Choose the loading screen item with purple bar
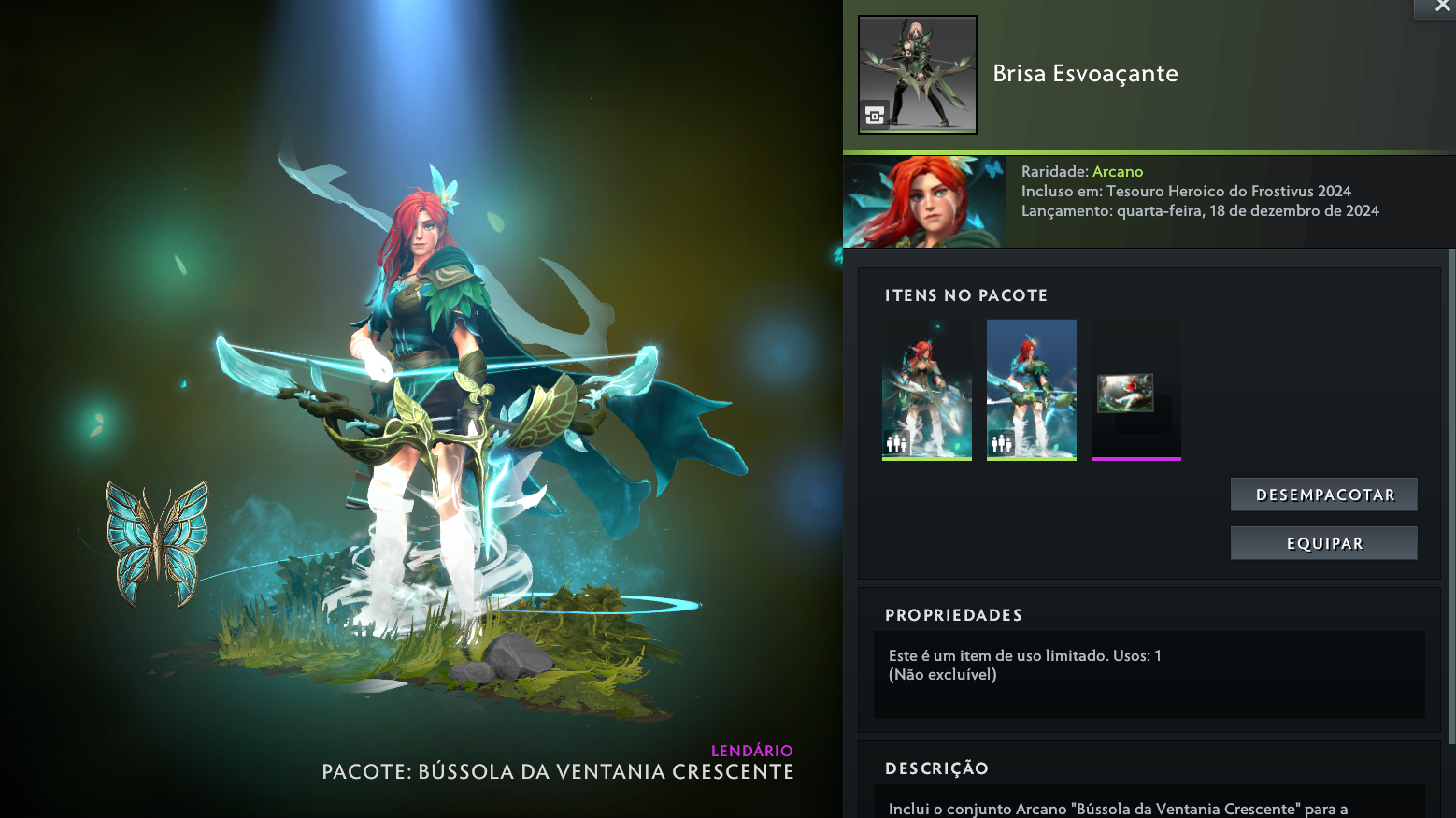 tap(1135, 389)
